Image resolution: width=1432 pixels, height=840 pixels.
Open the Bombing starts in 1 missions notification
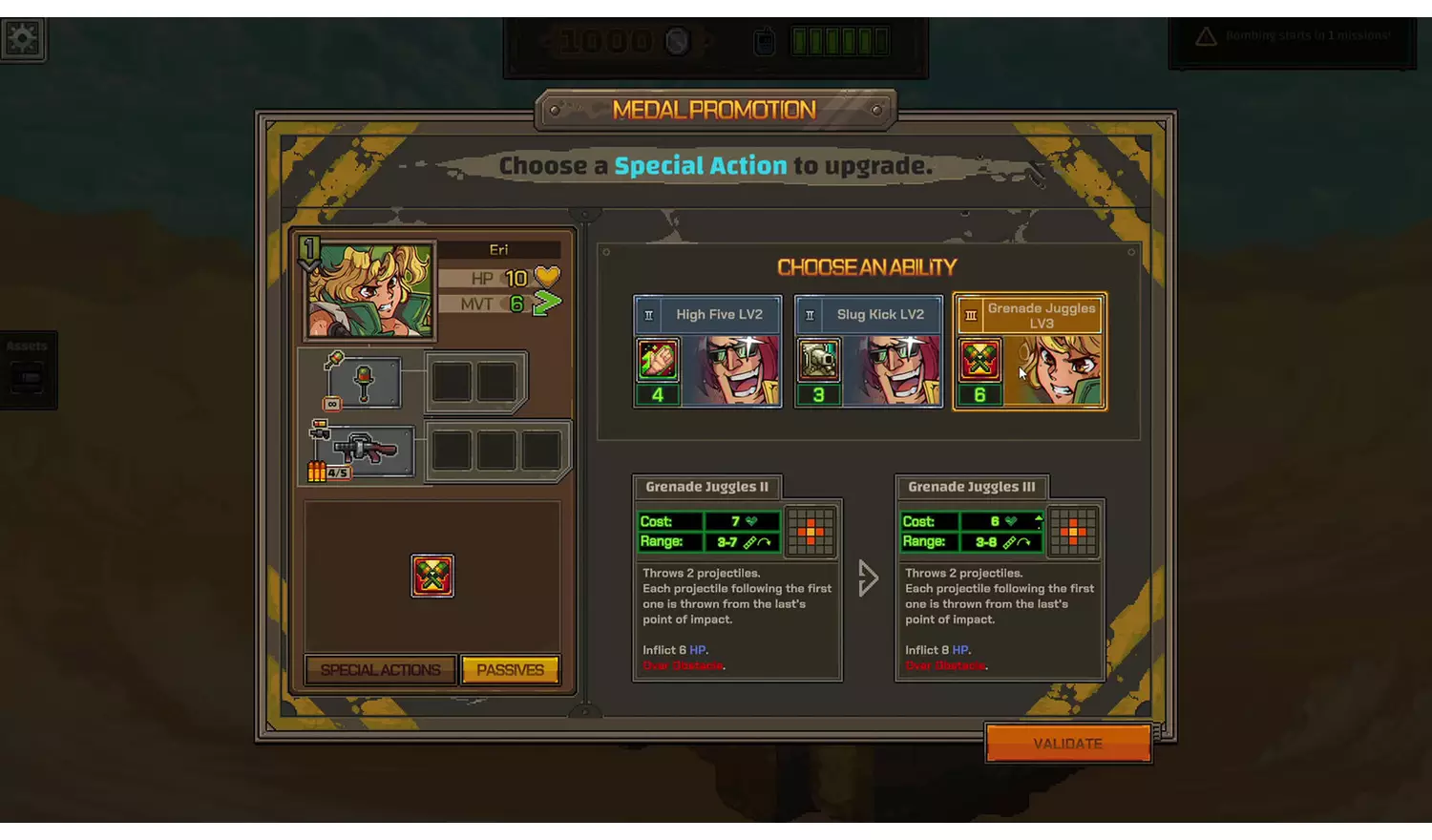pyautogui.click(x=1291, y=36)
